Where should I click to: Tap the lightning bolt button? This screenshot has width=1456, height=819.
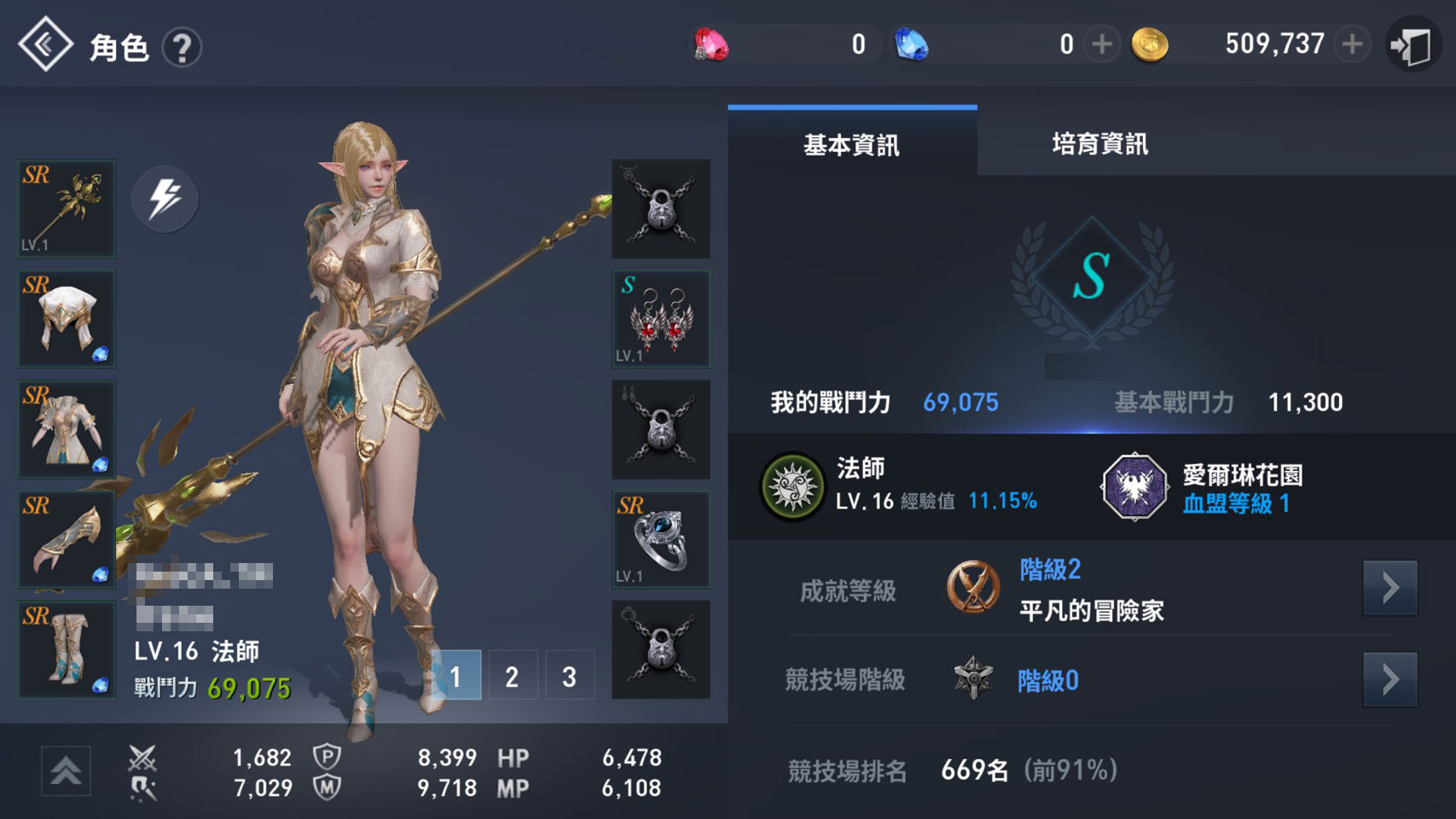coord(165,199)
